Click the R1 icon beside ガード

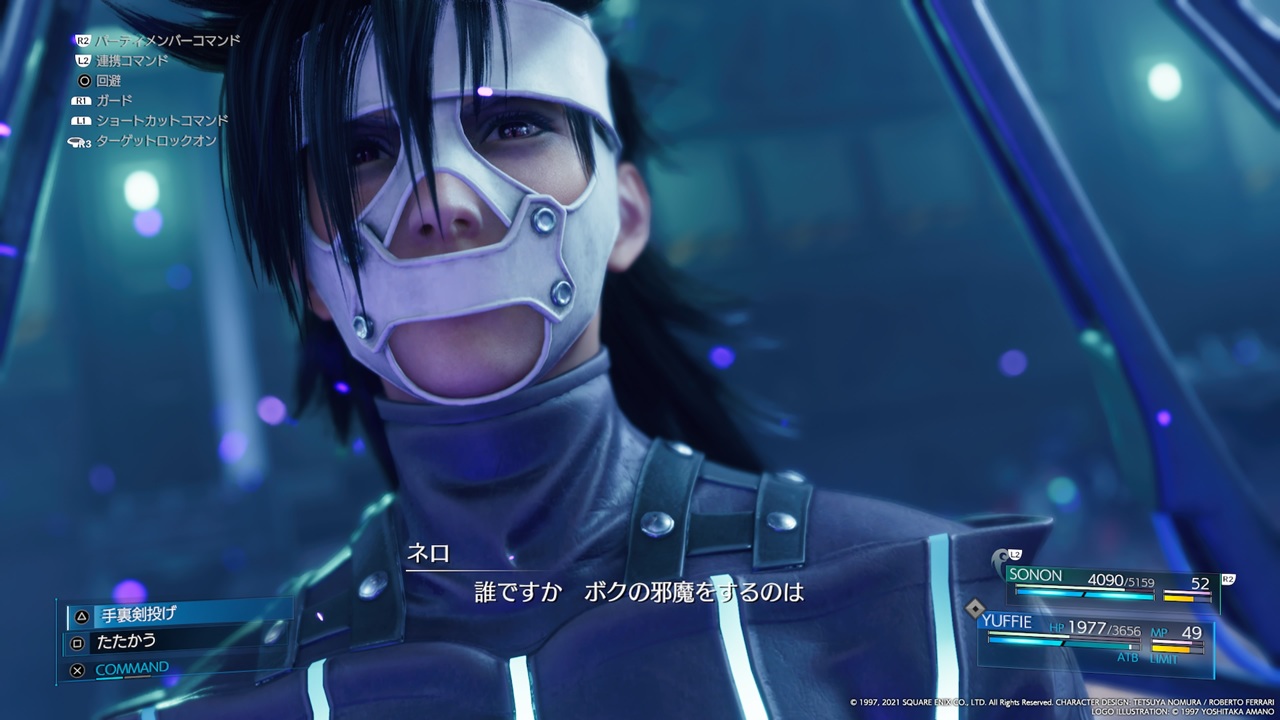(x=82, y=101)
